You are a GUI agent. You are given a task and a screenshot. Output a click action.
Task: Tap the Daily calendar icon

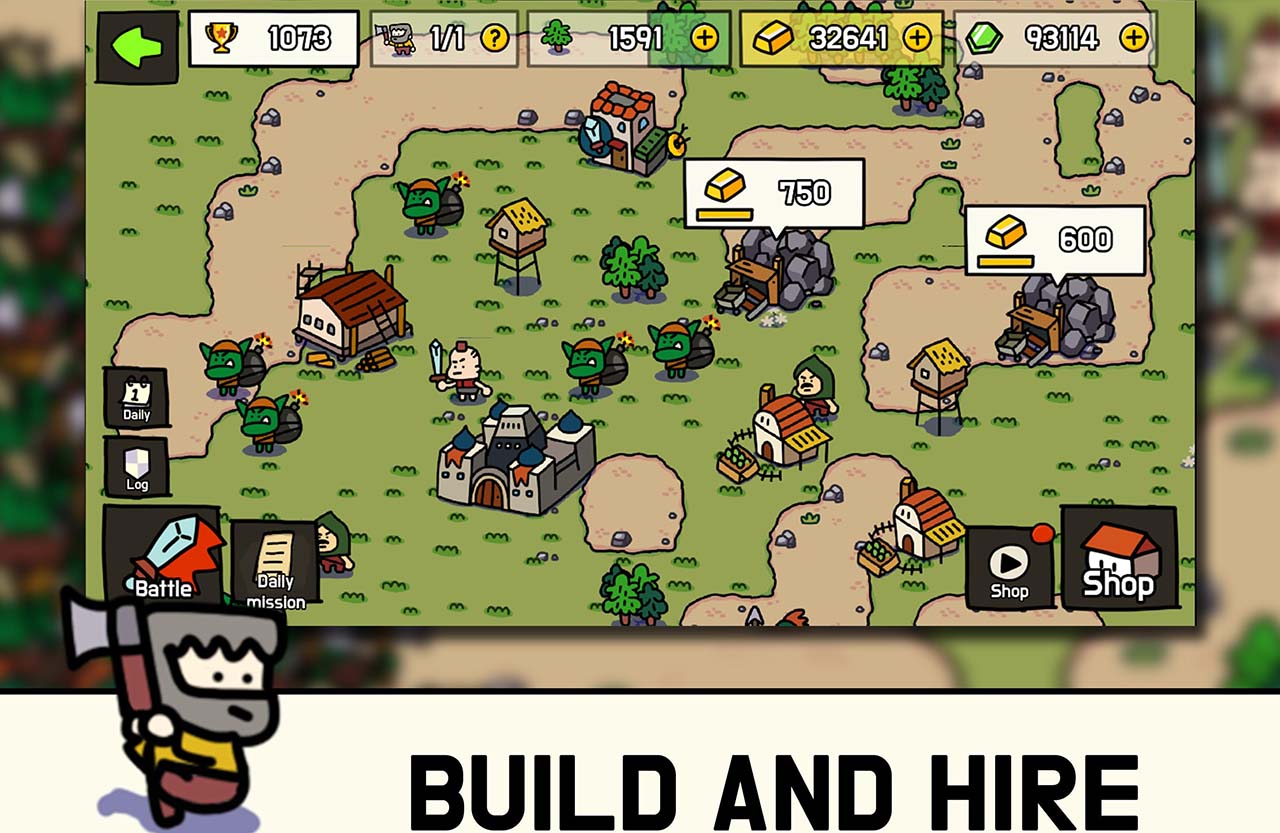pos(134,395)
